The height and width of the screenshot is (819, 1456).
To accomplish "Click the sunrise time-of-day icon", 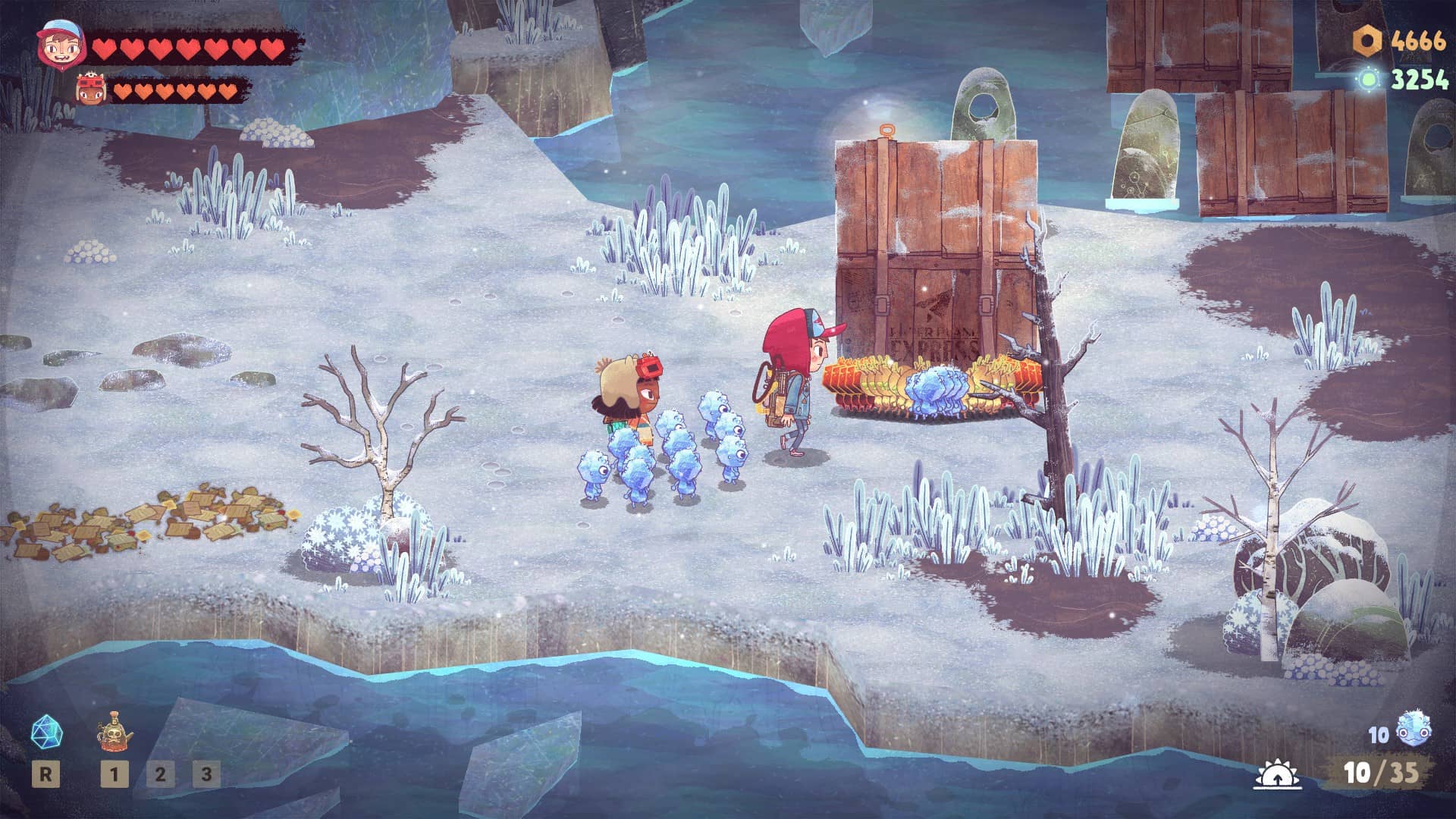I will coord(1278,774).
